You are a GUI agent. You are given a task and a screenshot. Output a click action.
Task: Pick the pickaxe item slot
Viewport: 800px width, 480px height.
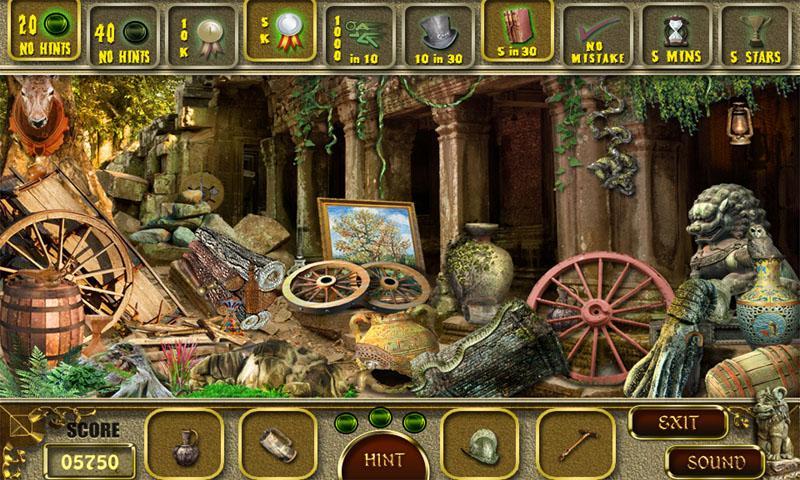click(575, 442)
